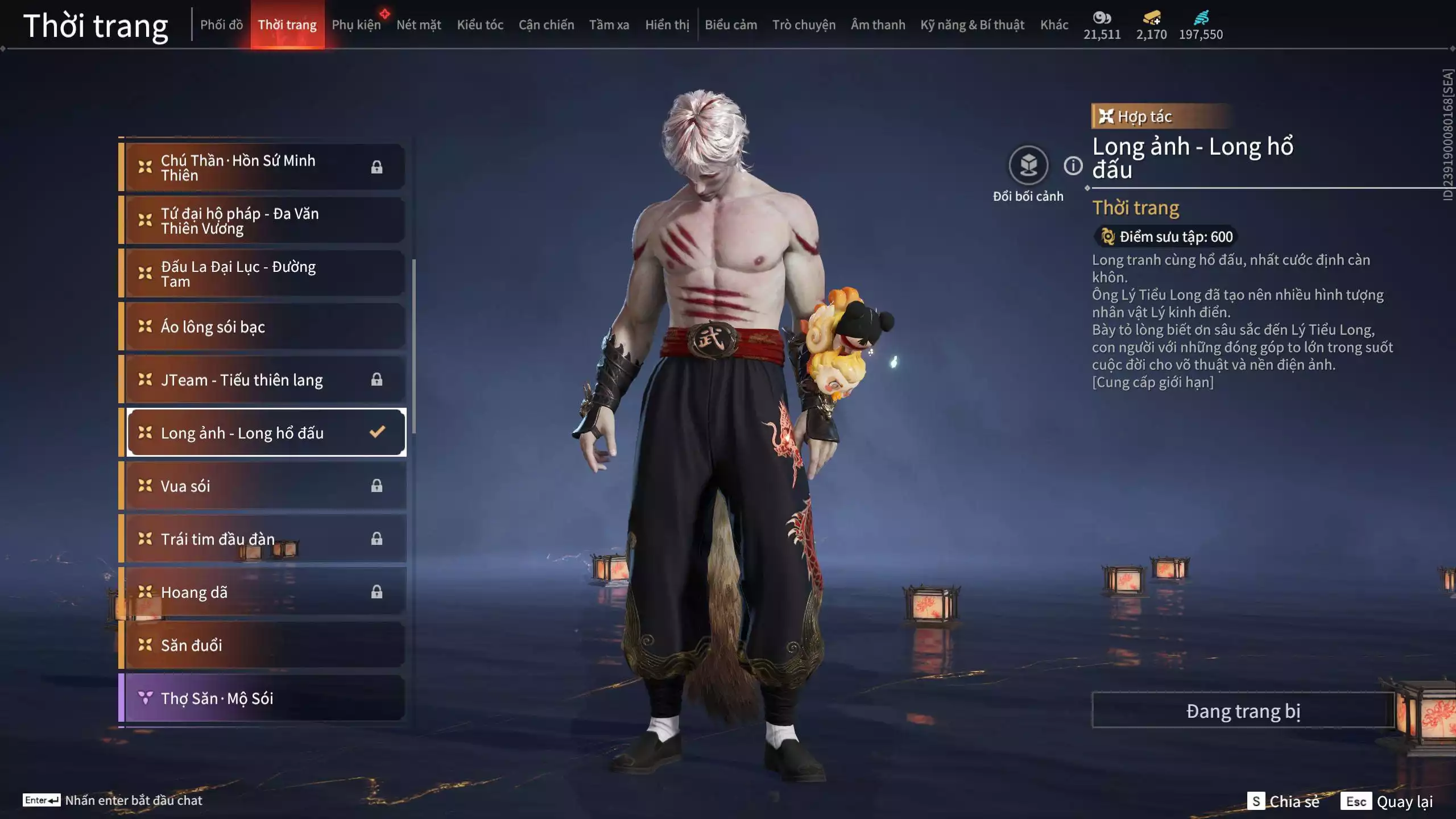Select the Thợ Săn · Mộ Sói outfit
The width and height of the screenshot is (1456, 819).
[x=264, y=698]
